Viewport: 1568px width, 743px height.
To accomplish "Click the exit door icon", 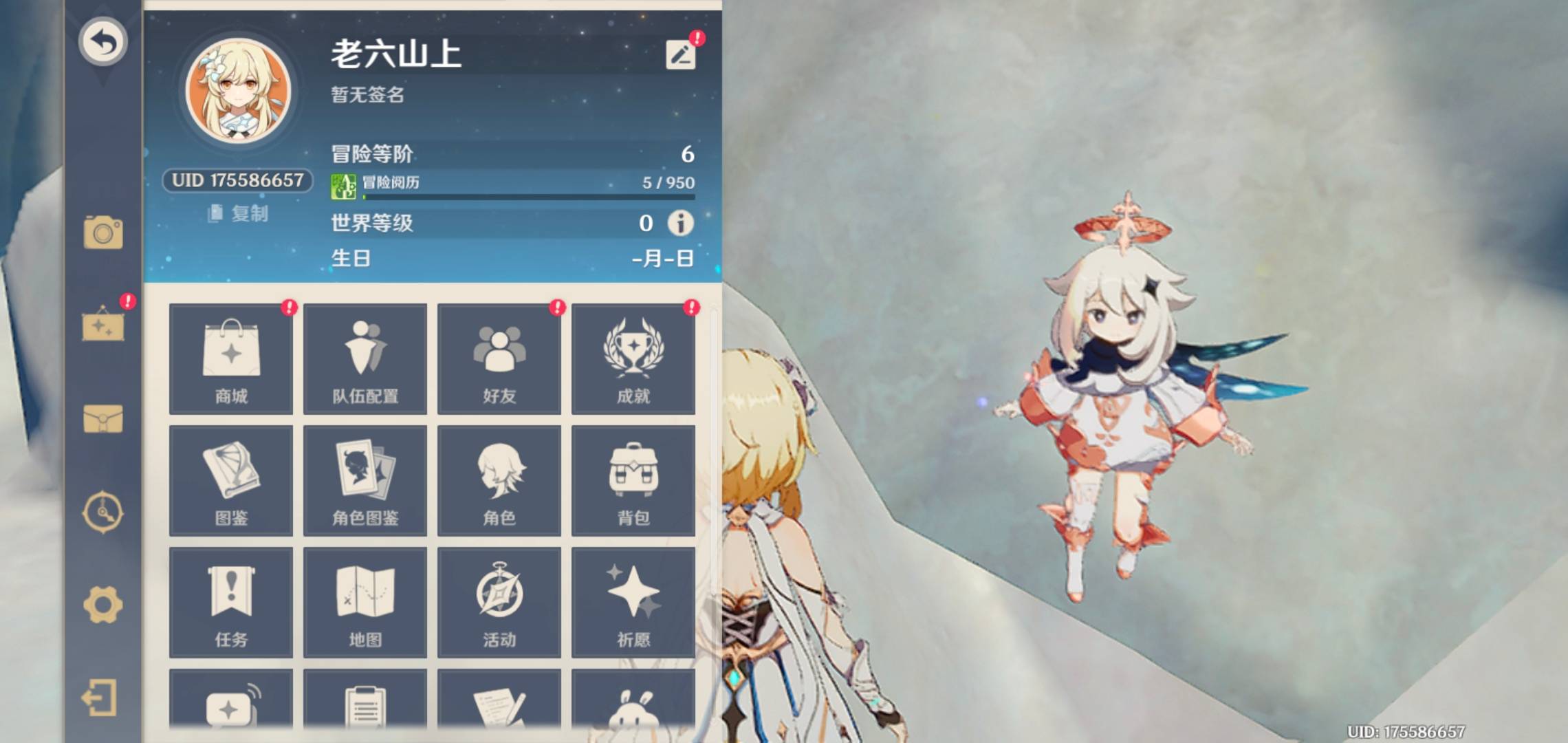I will click(x=100, y=699).
